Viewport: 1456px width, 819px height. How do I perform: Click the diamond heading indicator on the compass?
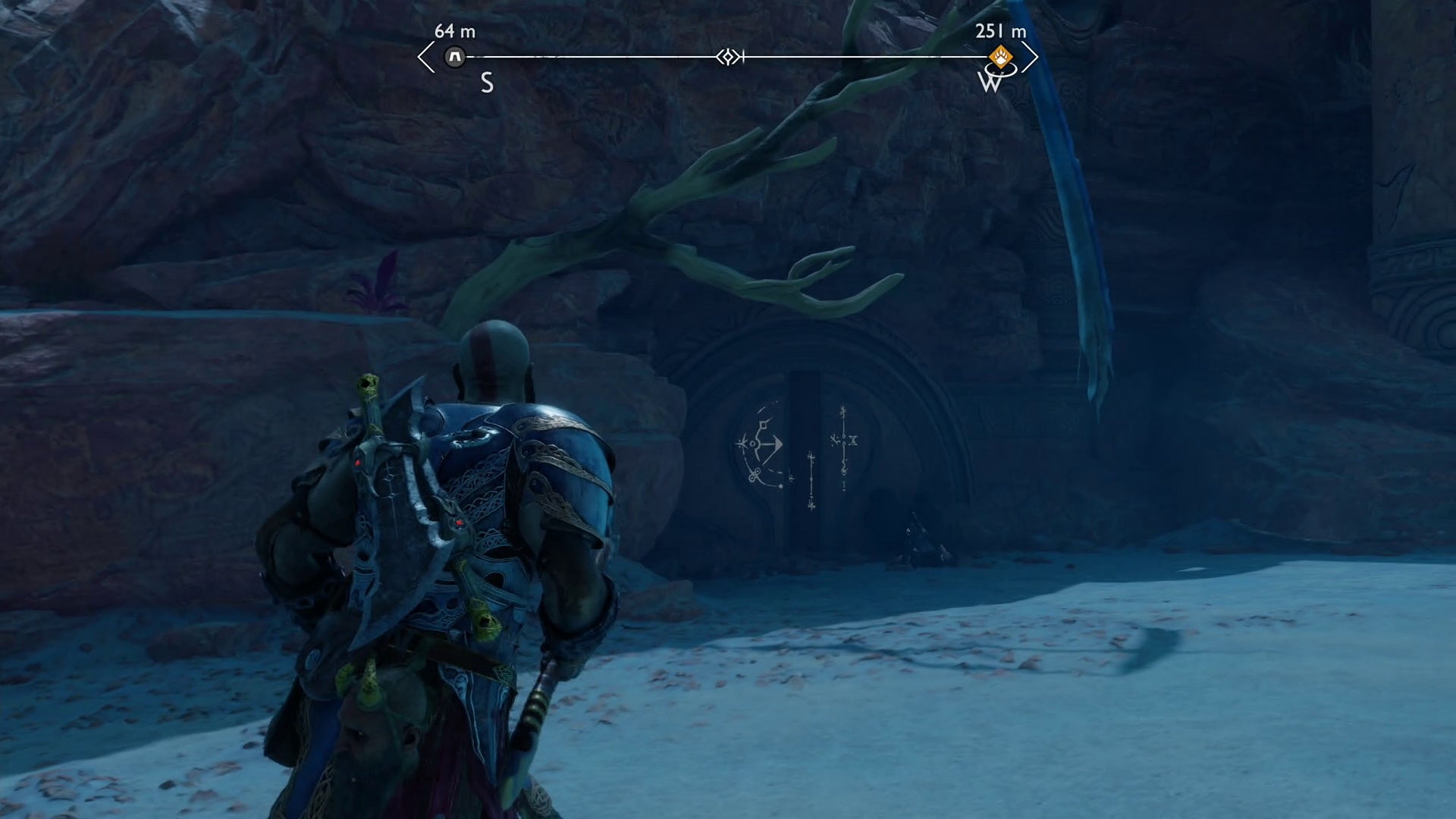(729, 55)
